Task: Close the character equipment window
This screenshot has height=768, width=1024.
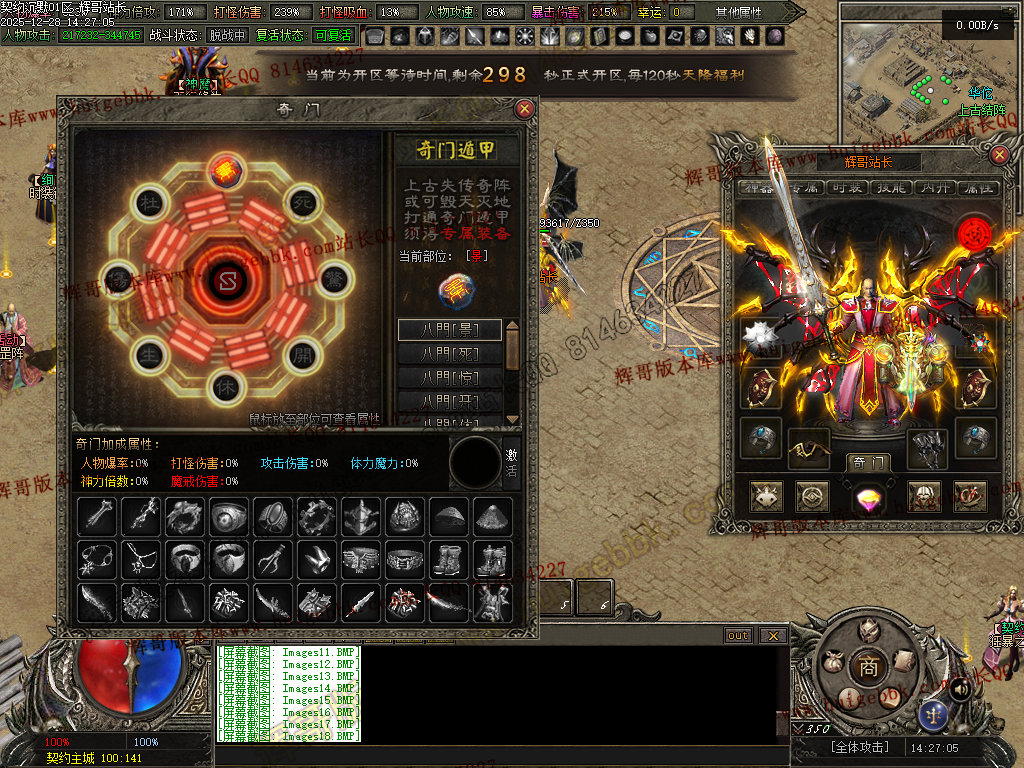Action: [999, 155]
